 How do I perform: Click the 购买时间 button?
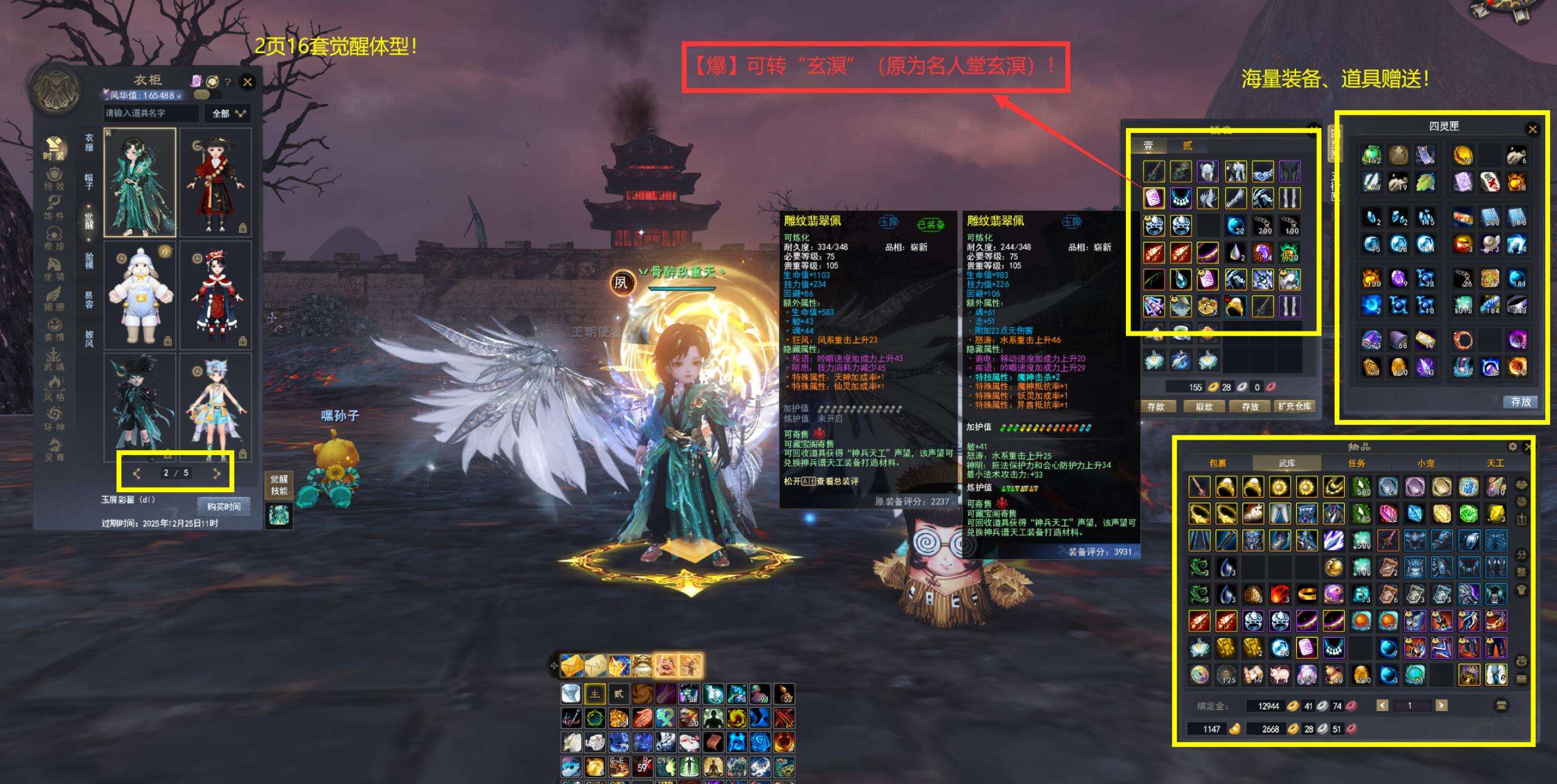(x=224, y=506)
